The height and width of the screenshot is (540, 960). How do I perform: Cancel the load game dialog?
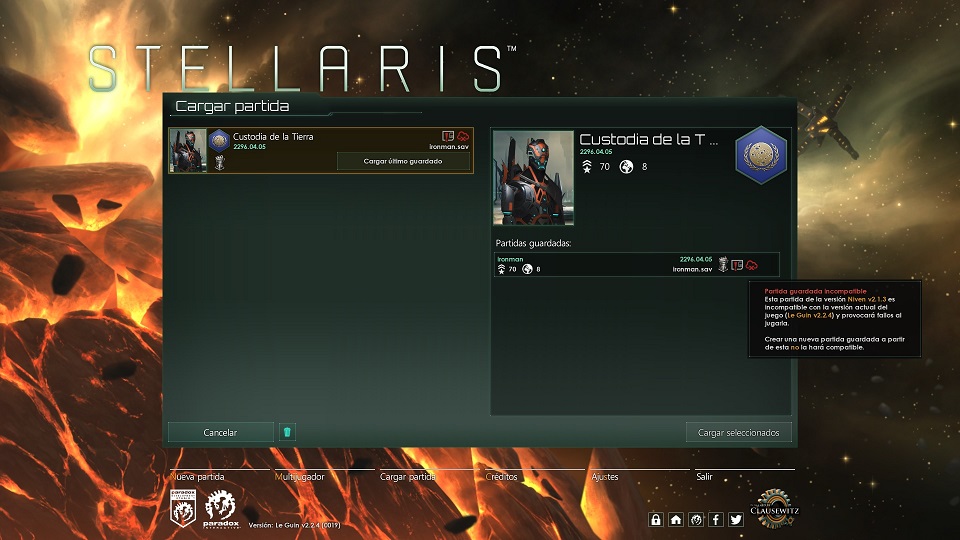(220, 433)
